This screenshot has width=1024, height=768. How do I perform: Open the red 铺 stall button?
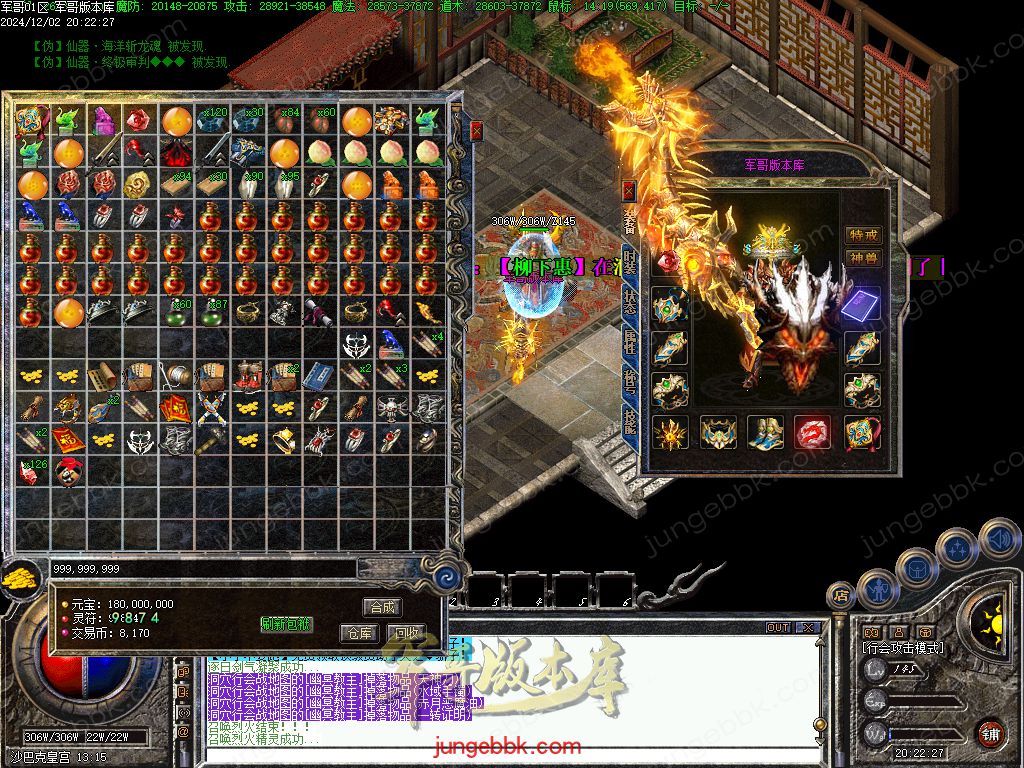(x=991, y=733)
